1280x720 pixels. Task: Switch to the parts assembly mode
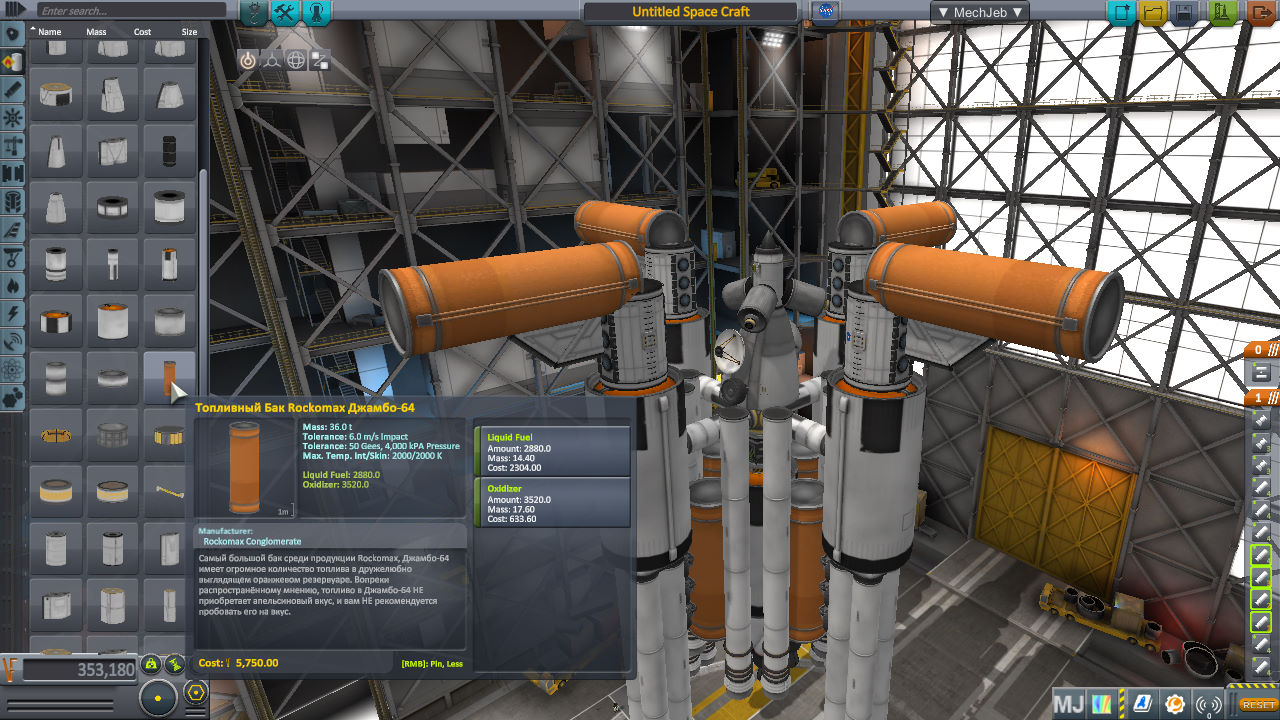click(x=254, y=13)
